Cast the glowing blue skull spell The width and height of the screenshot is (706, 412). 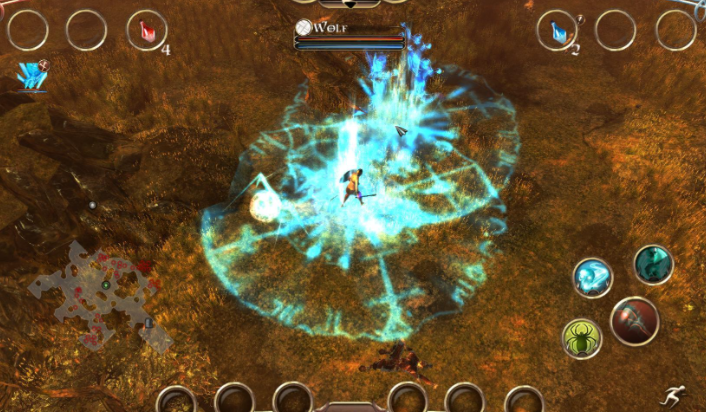[592, 277]
